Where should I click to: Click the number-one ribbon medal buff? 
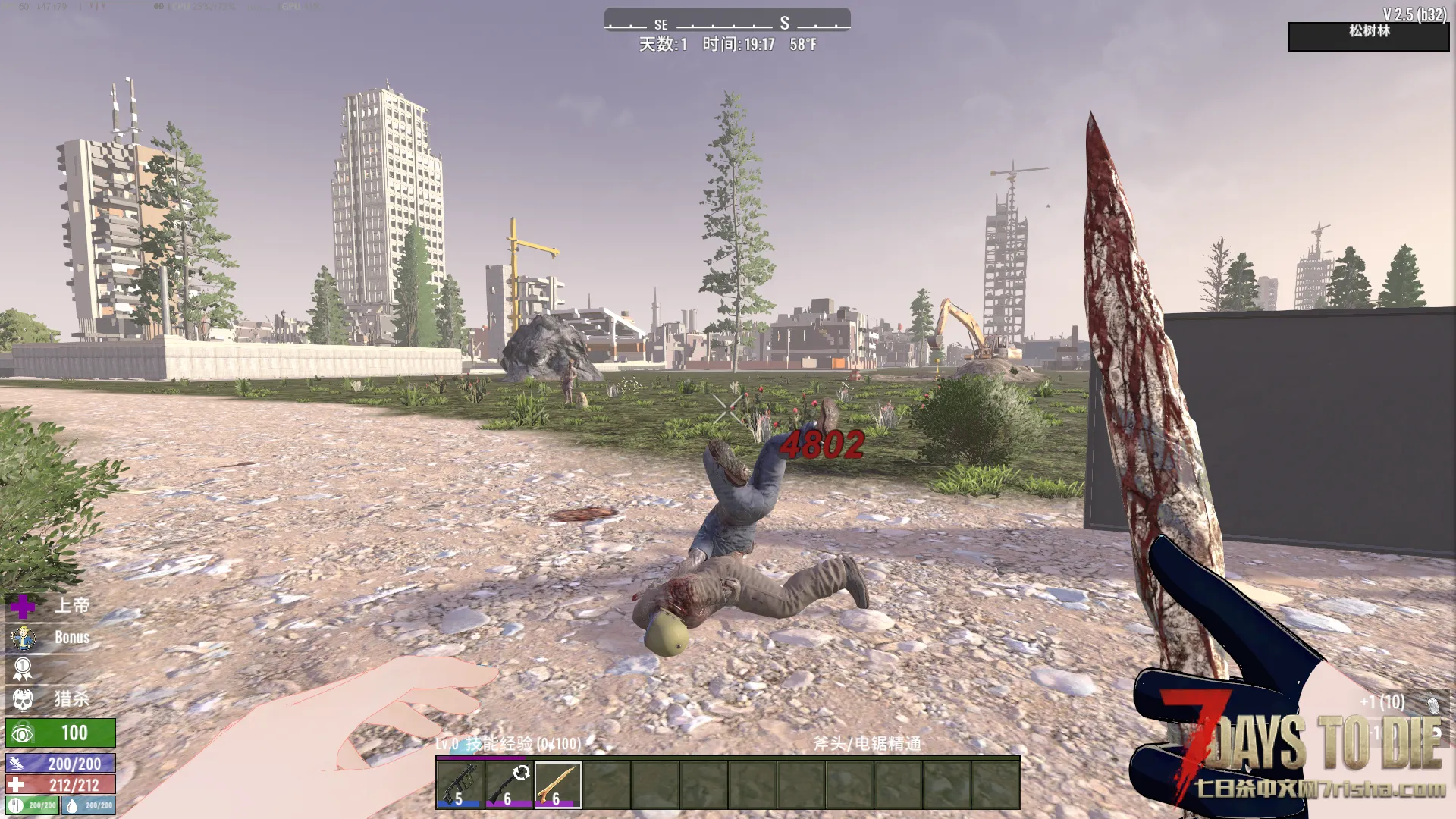23,669
